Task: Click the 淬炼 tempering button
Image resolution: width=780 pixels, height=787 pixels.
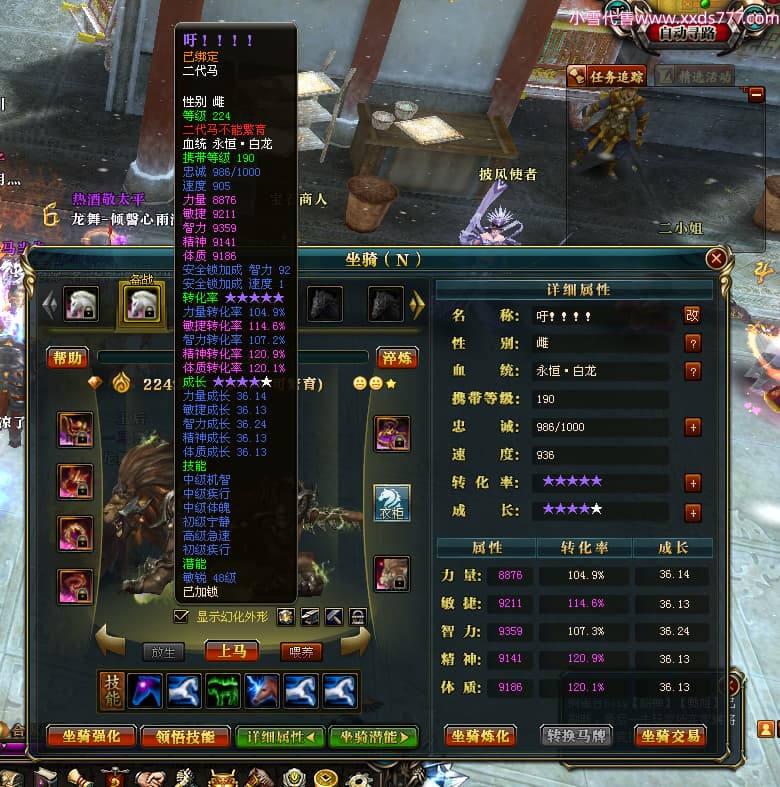Action: (397, 358)
